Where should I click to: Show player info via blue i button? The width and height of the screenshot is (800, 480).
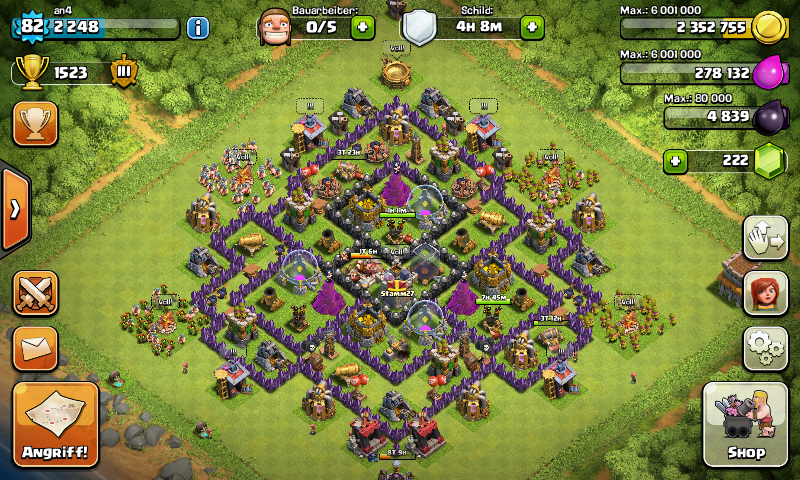(x=197, y=27)
